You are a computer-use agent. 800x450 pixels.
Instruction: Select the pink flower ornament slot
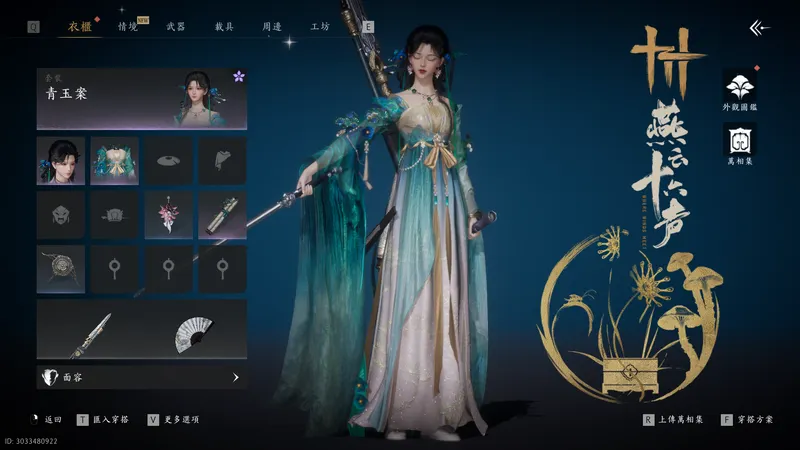(x=169, y=214)
